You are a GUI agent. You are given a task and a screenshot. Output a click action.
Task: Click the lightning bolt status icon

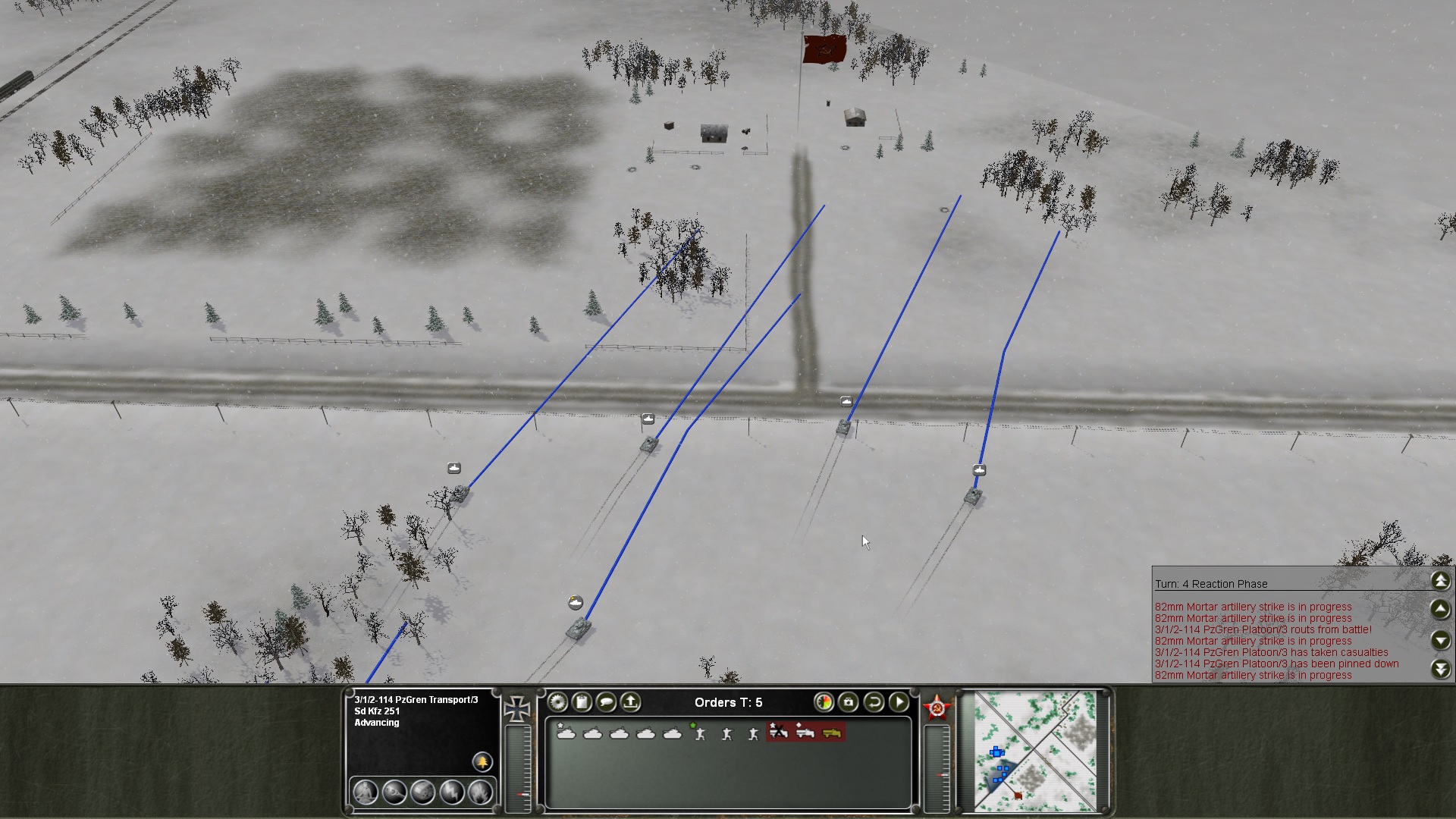point(452,792)
